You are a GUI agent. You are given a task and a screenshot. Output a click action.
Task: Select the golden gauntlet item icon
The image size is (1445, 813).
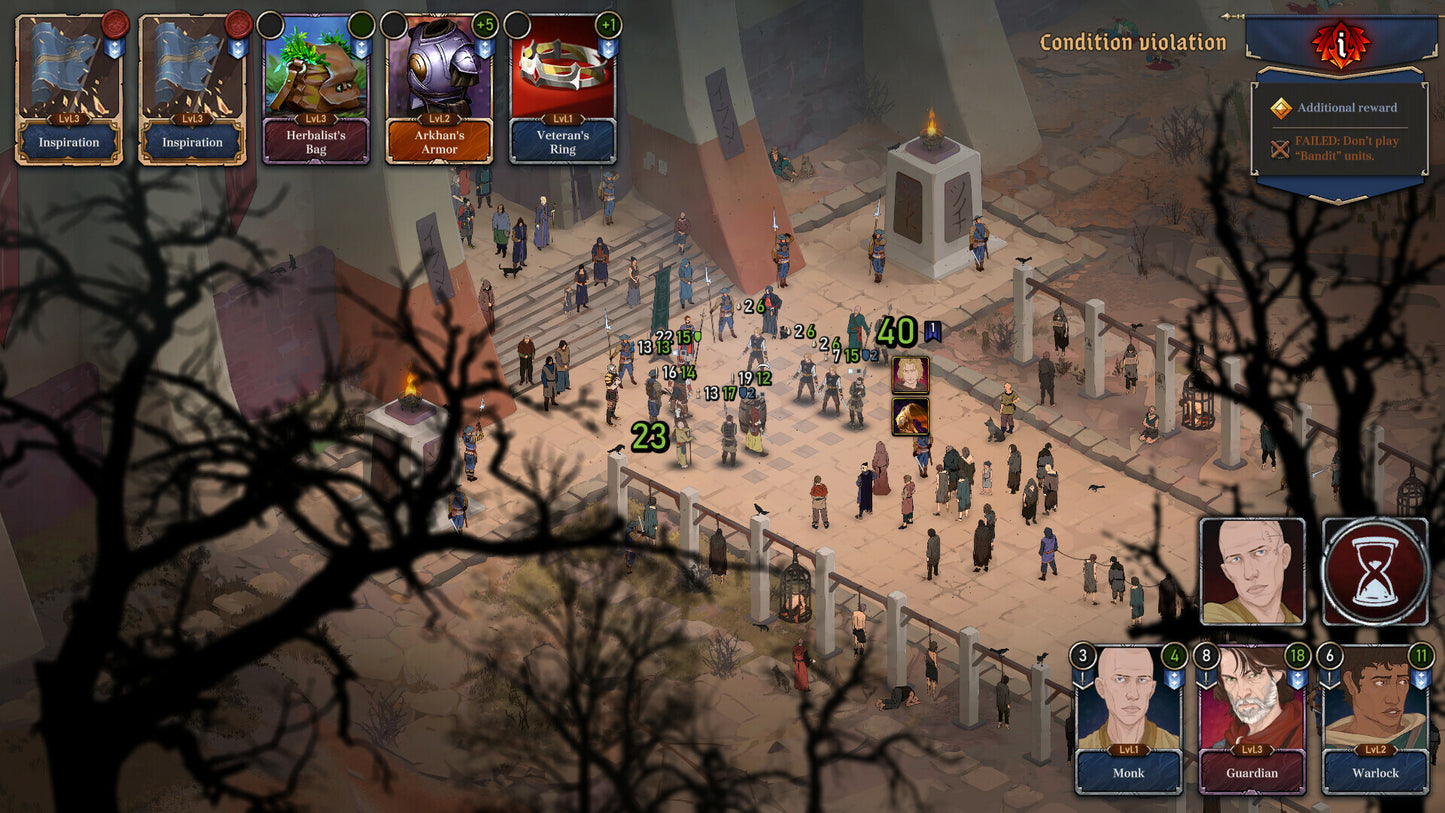click(x=910, y=416)
